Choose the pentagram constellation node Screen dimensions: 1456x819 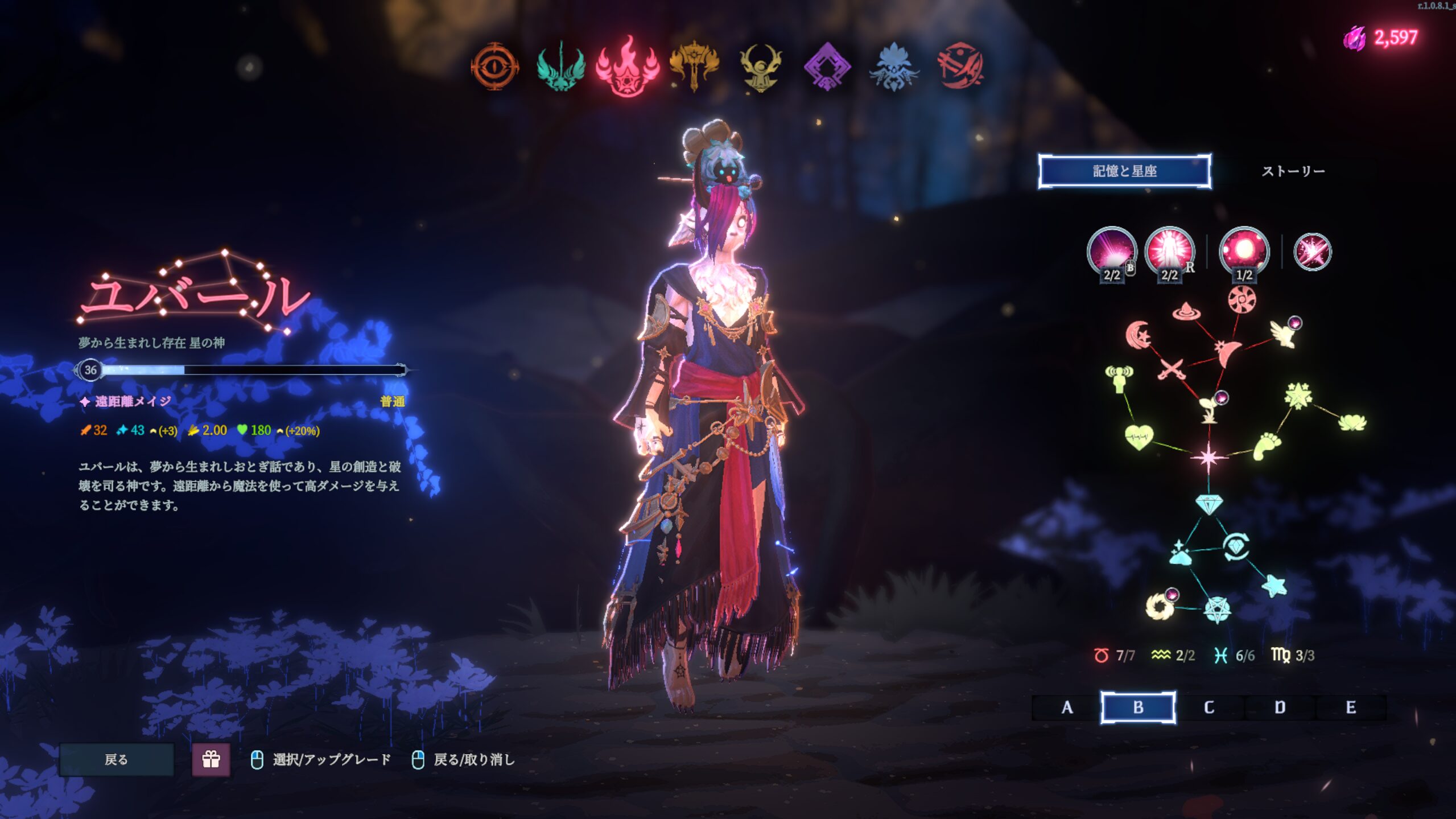coord(1217,610)
